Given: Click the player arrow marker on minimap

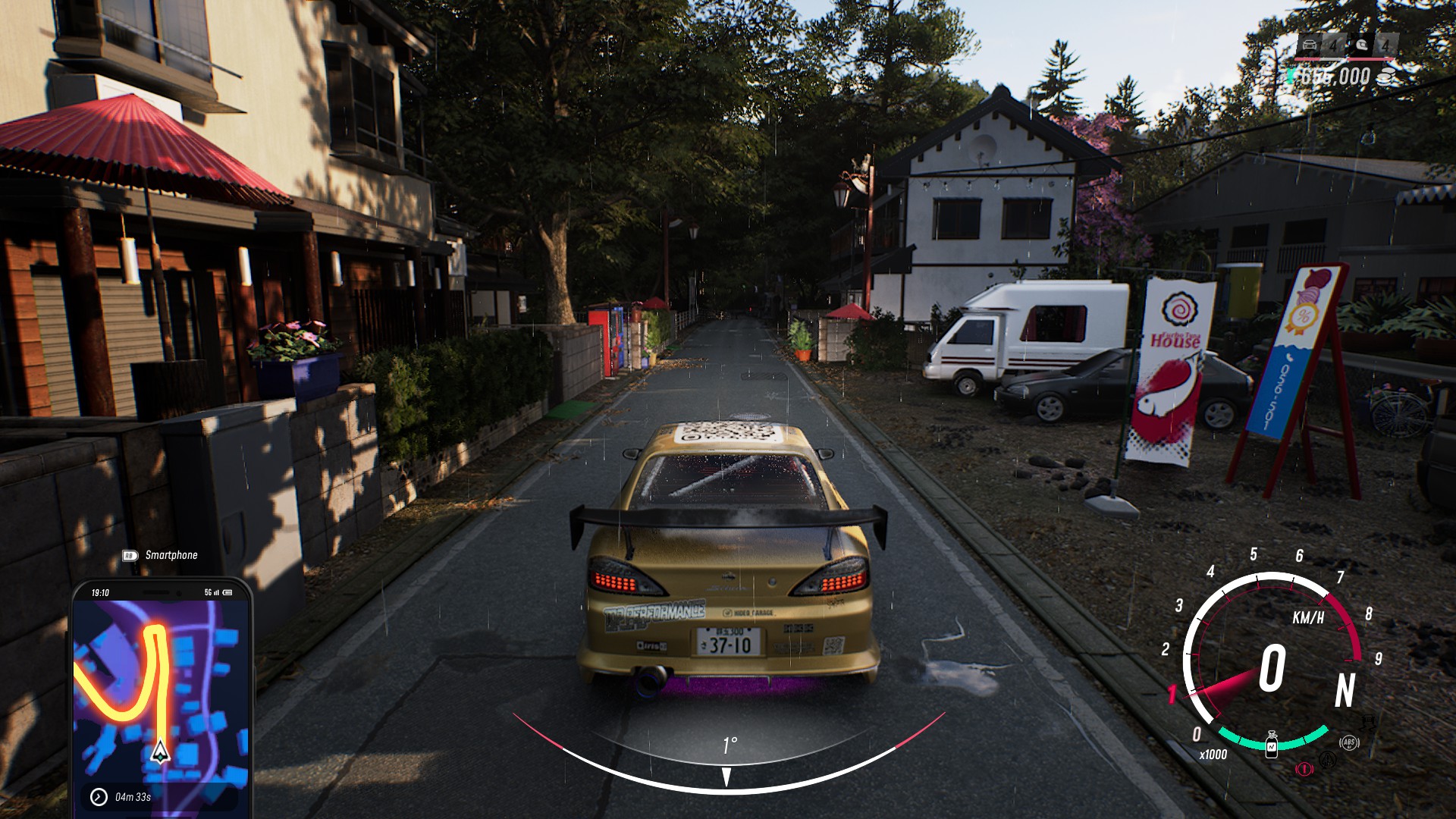Looking at the screenshot, I should point(160,751).
